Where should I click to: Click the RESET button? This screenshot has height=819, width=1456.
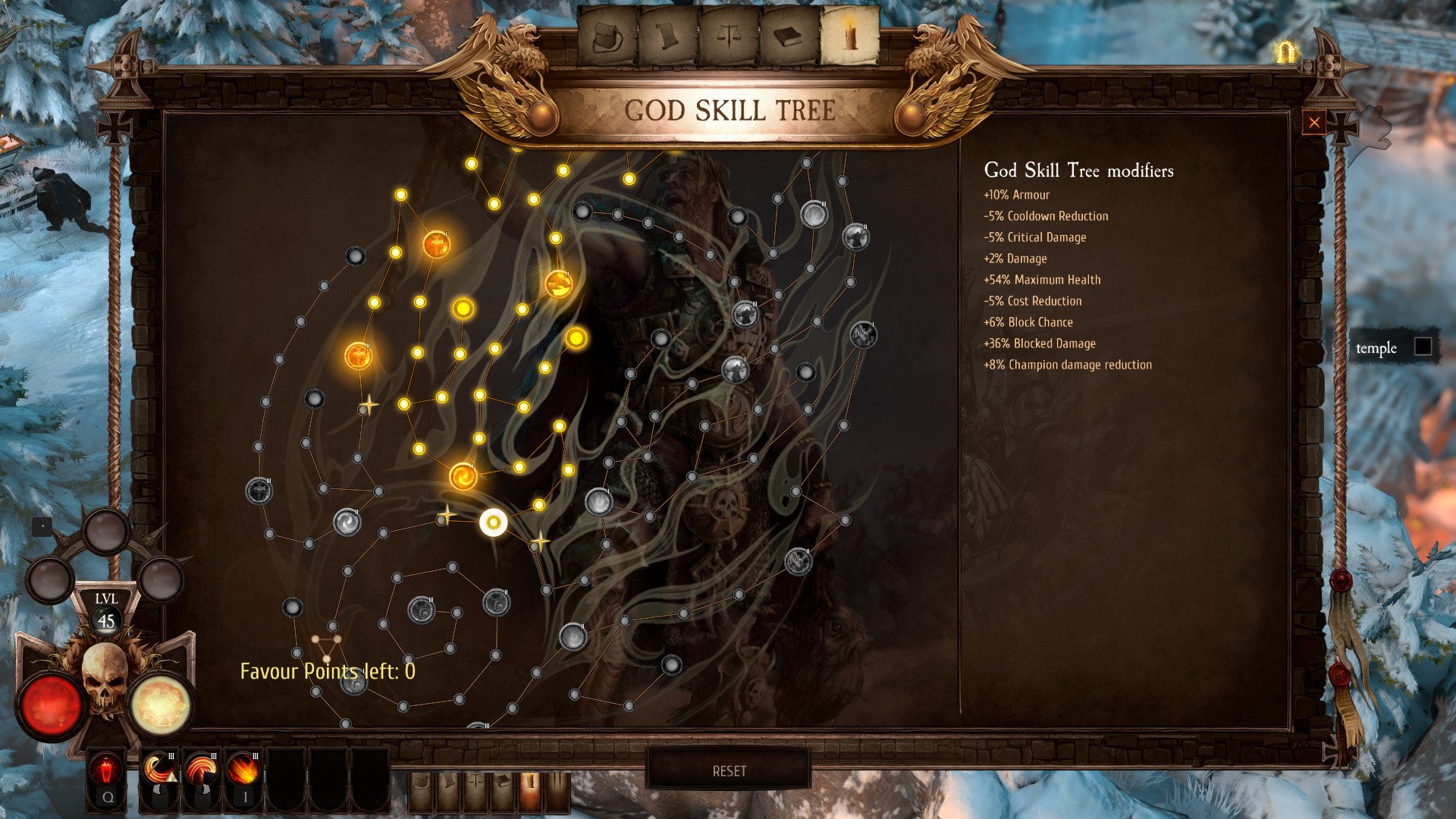729,770
